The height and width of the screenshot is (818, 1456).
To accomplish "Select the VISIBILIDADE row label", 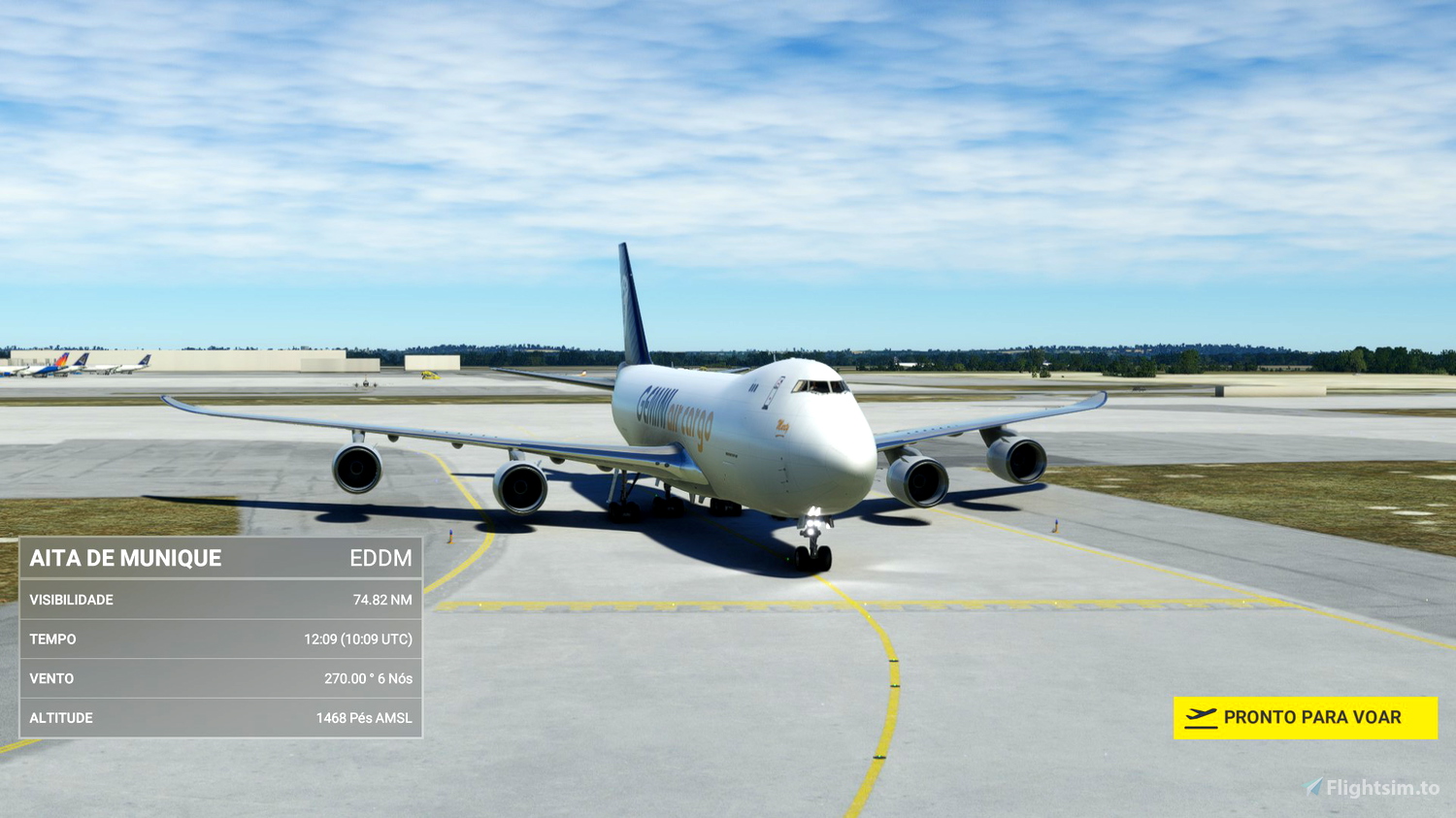I will 72,600.
